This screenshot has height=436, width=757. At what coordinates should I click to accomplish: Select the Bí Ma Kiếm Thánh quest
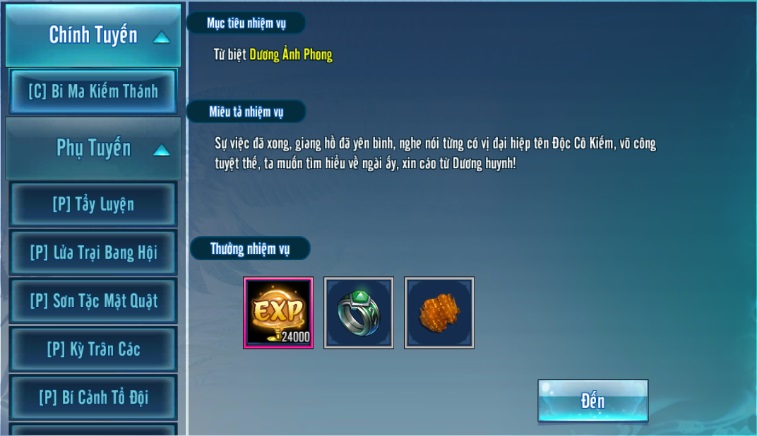point(93,91)
